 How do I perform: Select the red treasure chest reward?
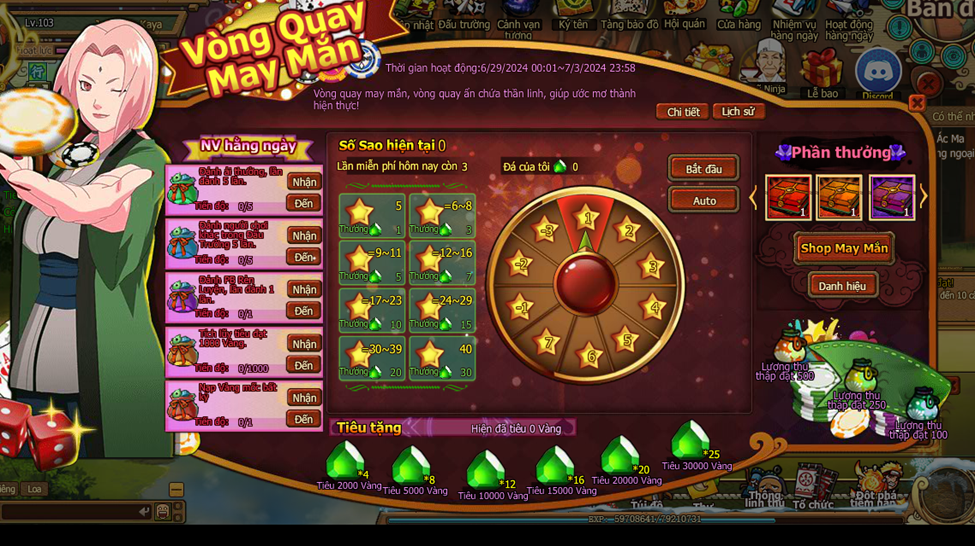pos(788,196)
